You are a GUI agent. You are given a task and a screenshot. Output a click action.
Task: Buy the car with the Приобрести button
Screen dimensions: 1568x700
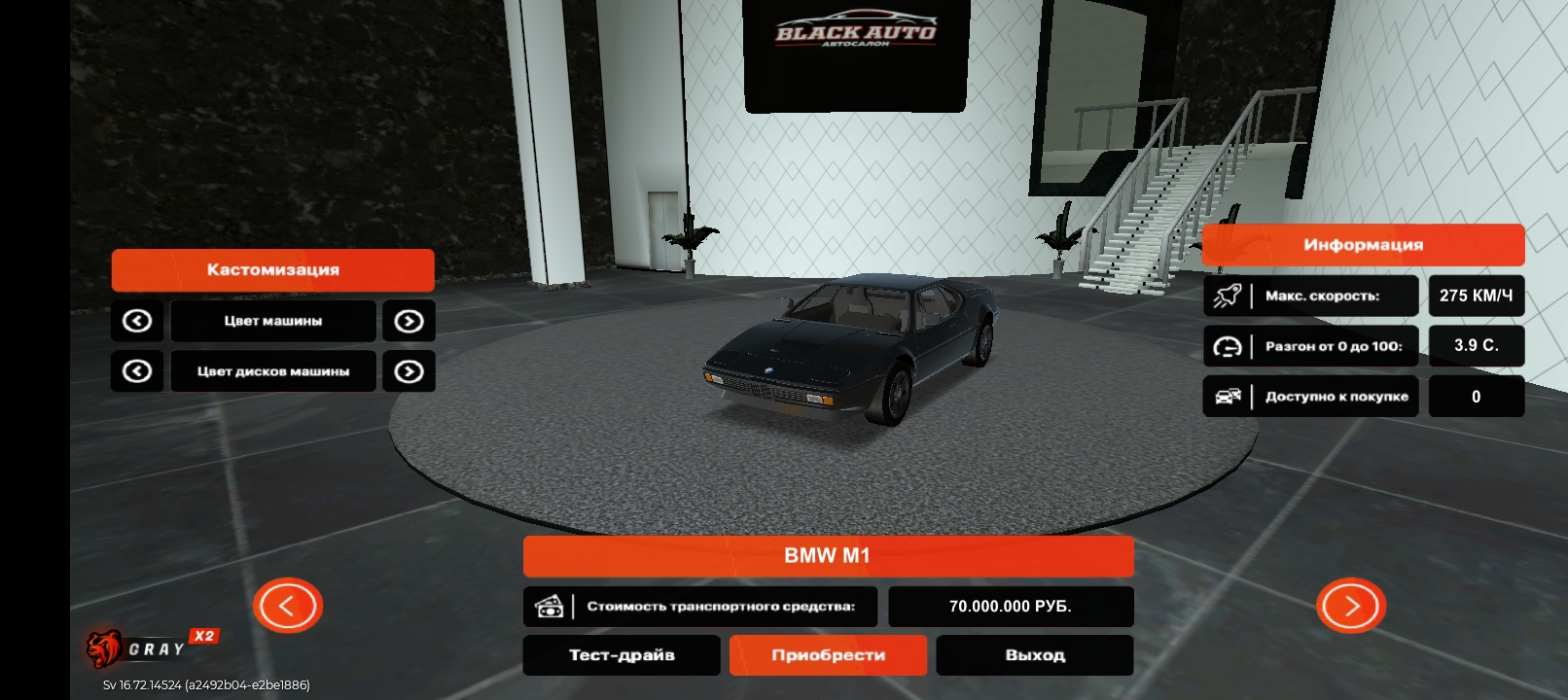(x=828, y=655)
